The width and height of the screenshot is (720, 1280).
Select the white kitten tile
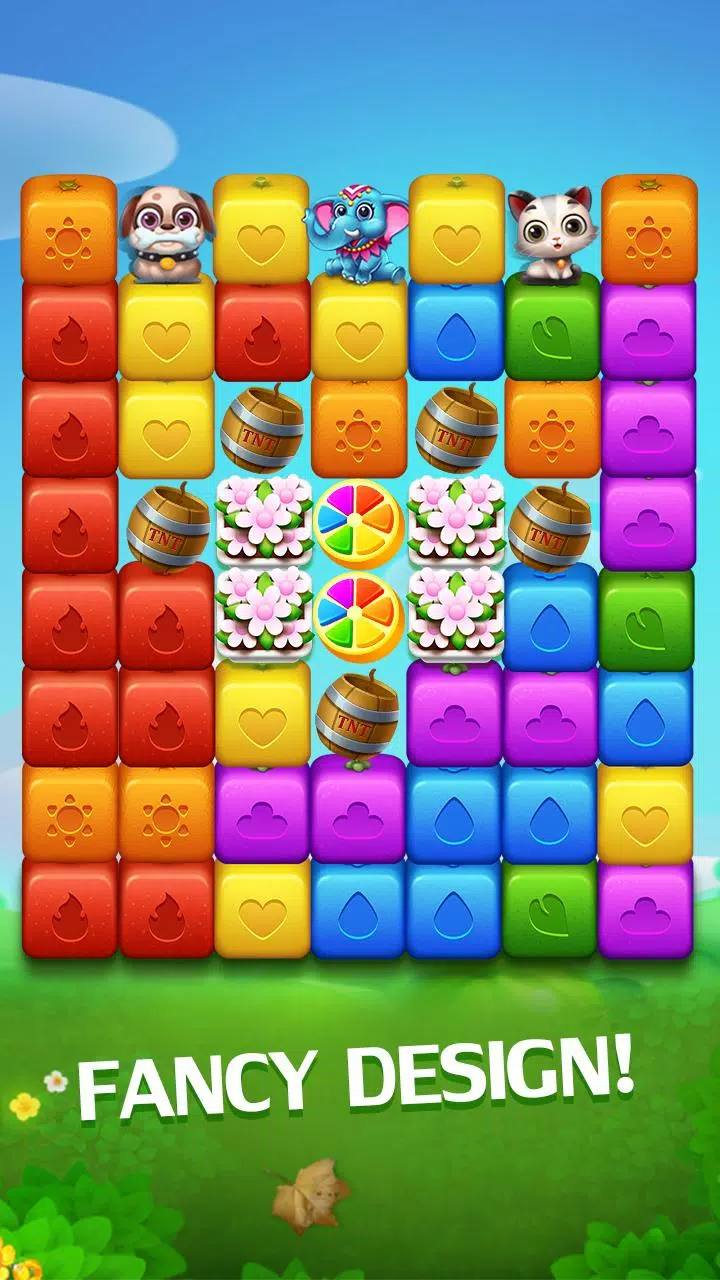tap(550, 230)
